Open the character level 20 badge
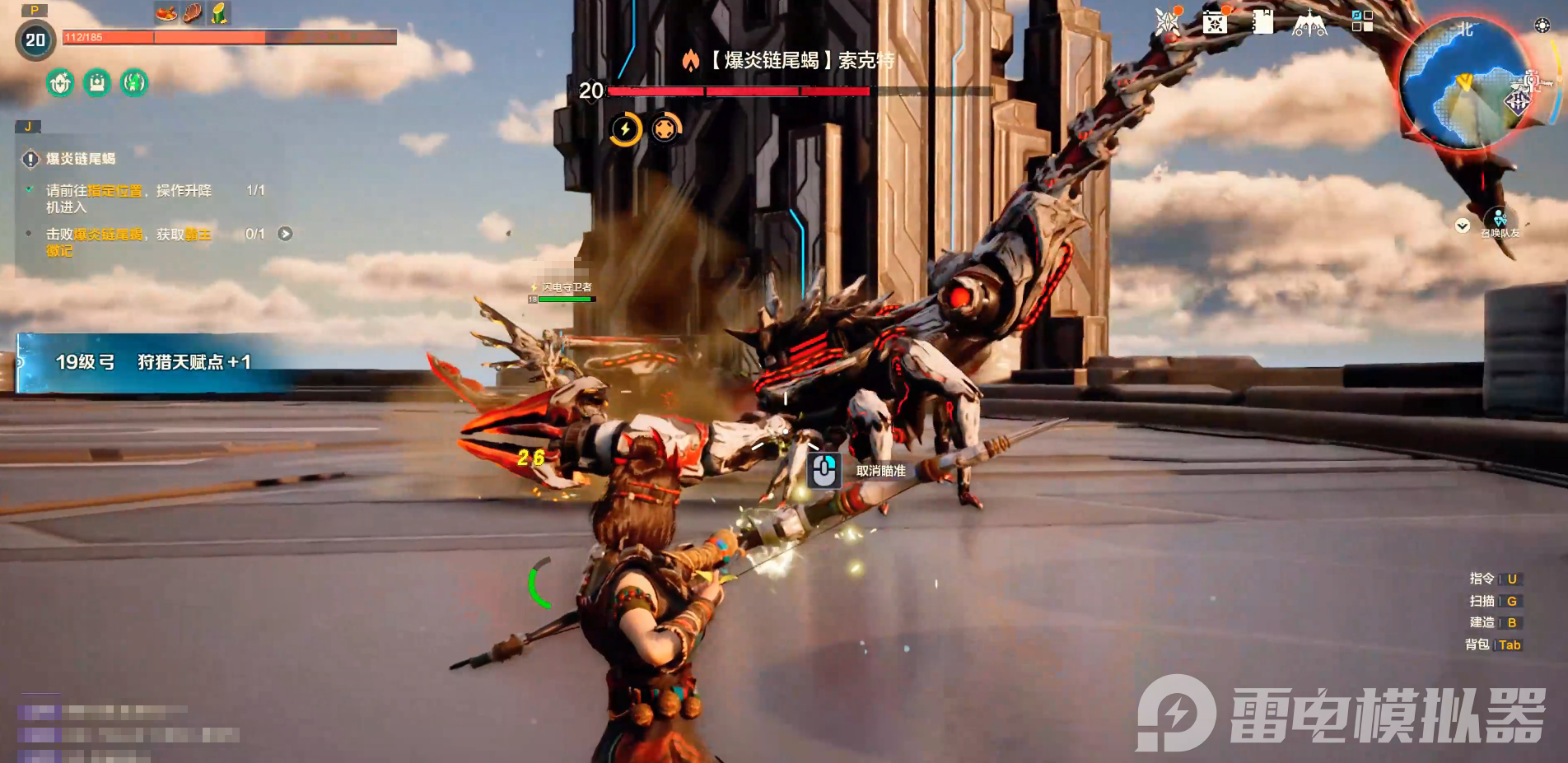This screenshot has width=1568, height=763. coord(35,40)
